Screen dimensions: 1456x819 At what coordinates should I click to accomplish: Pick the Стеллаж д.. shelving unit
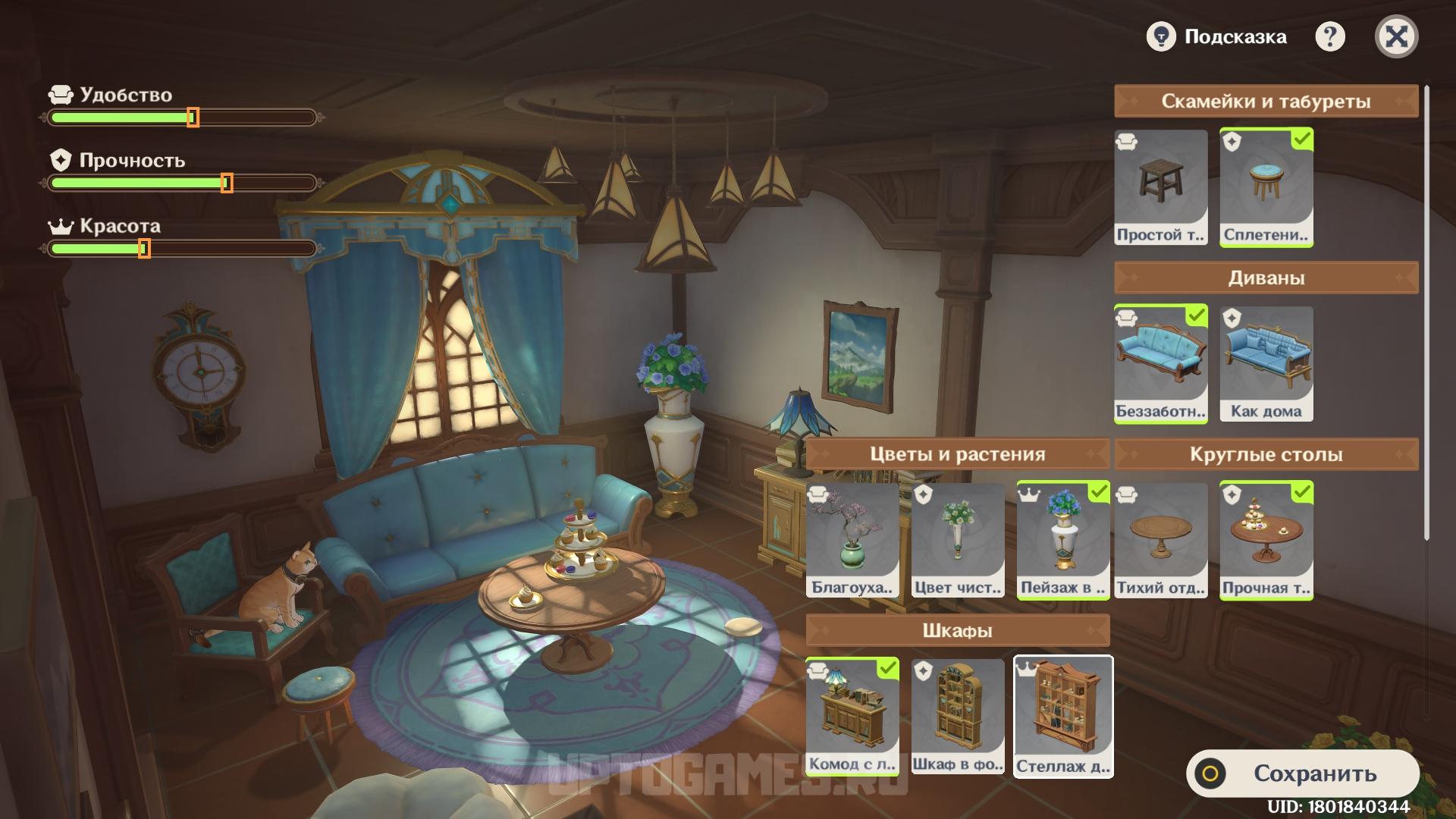(x=1063, y=717)
